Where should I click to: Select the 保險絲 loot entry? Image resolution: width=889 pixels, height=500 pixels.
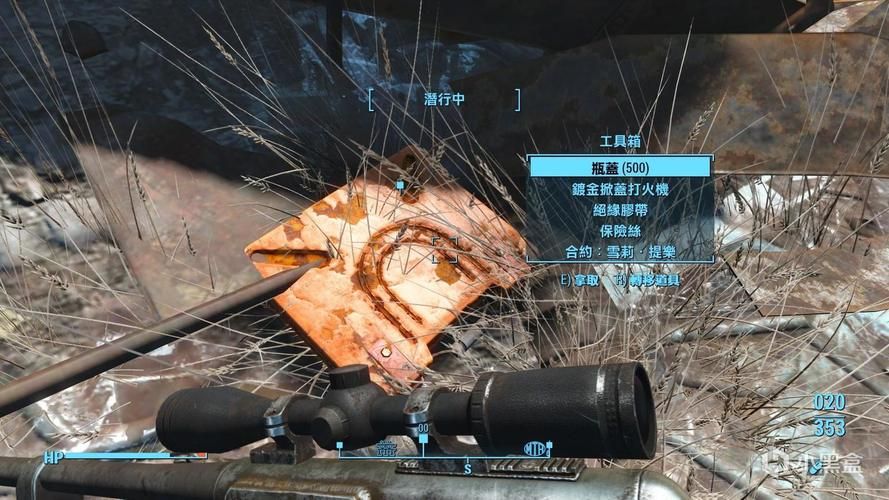(x=620, y=230)
